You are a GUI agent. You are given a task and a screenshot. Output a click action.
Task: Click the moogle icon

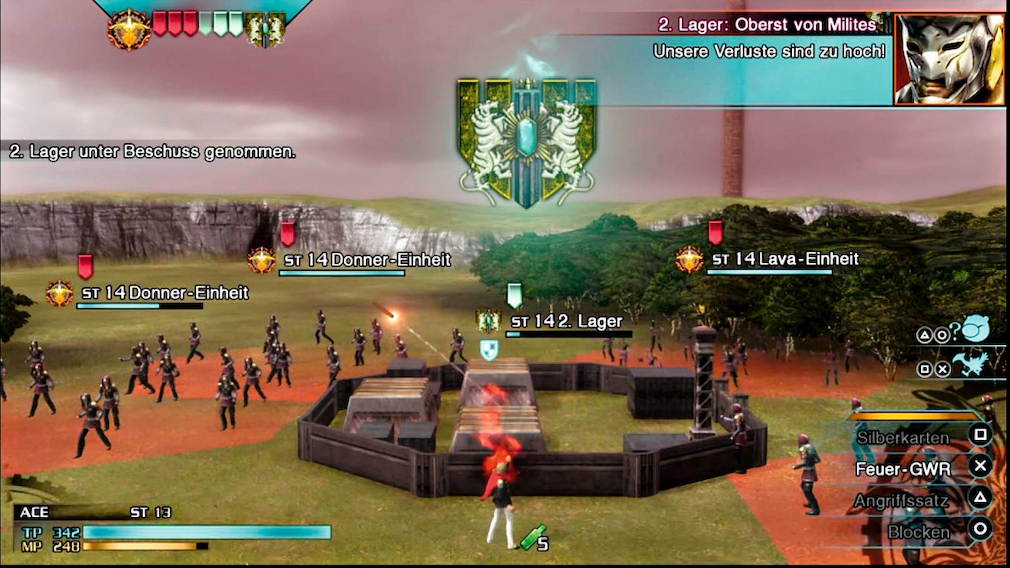pos(976,328)
